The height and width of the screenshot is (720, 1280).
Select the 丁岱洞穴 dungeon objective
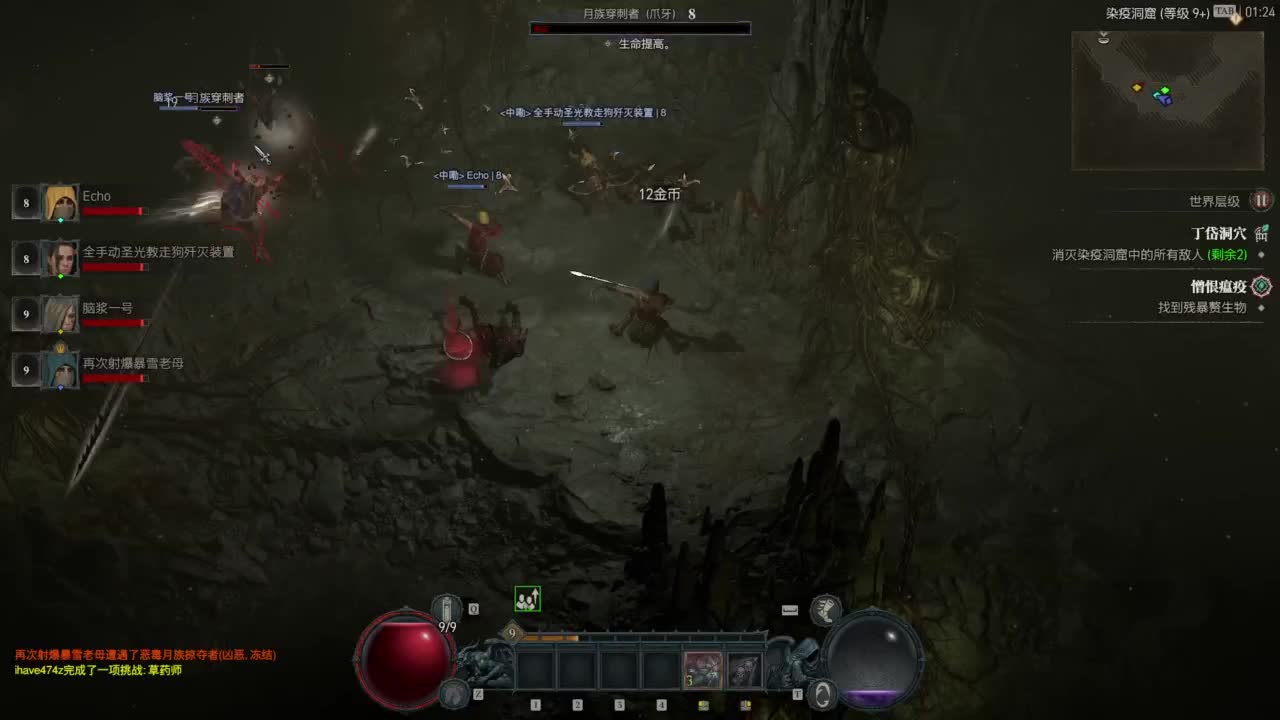pyautogui.click(x=1219, y=233)
